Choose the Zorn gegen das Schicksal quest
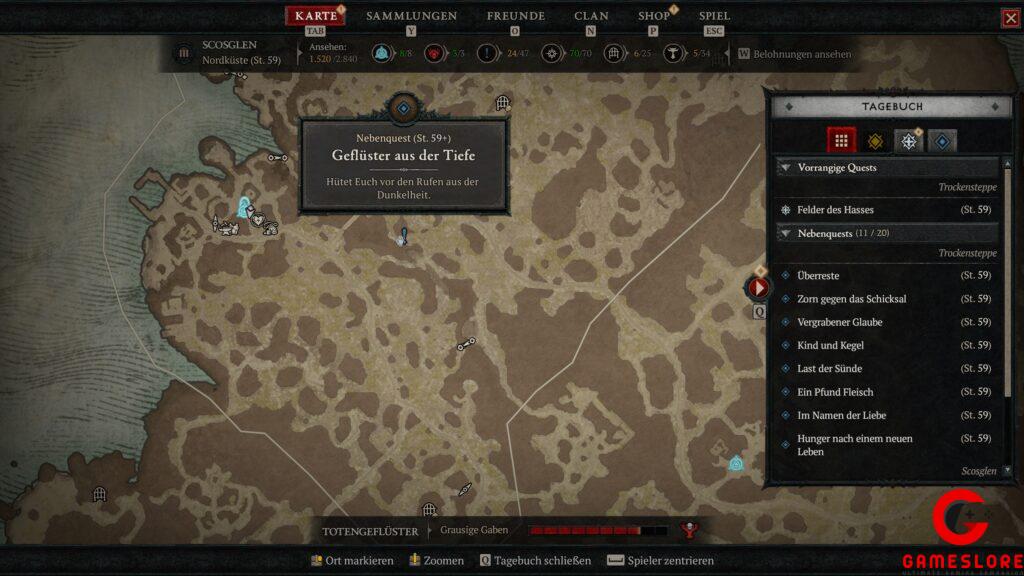Viewport: 1024px width, 576px height. coord(851,299)
